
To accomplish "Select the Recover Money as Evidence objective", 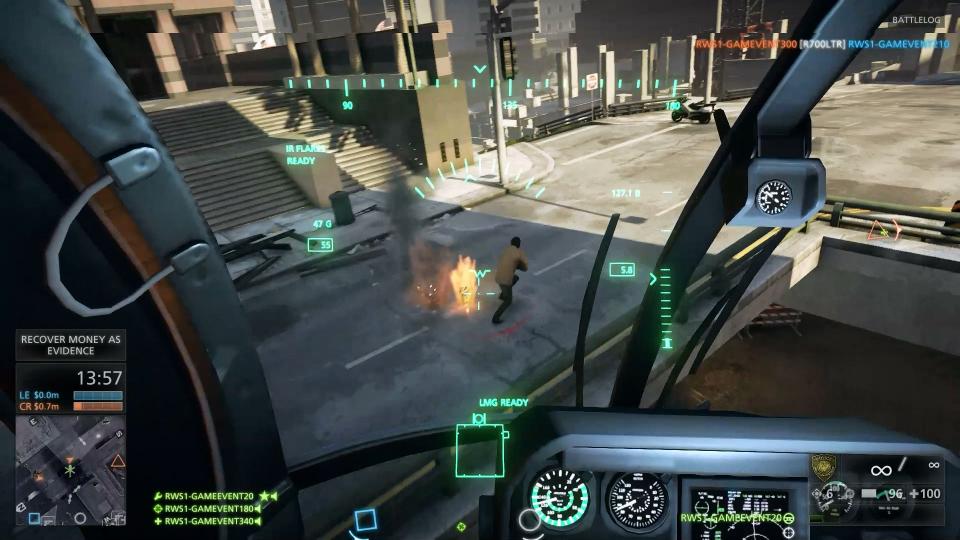I will tap(70, 345).
